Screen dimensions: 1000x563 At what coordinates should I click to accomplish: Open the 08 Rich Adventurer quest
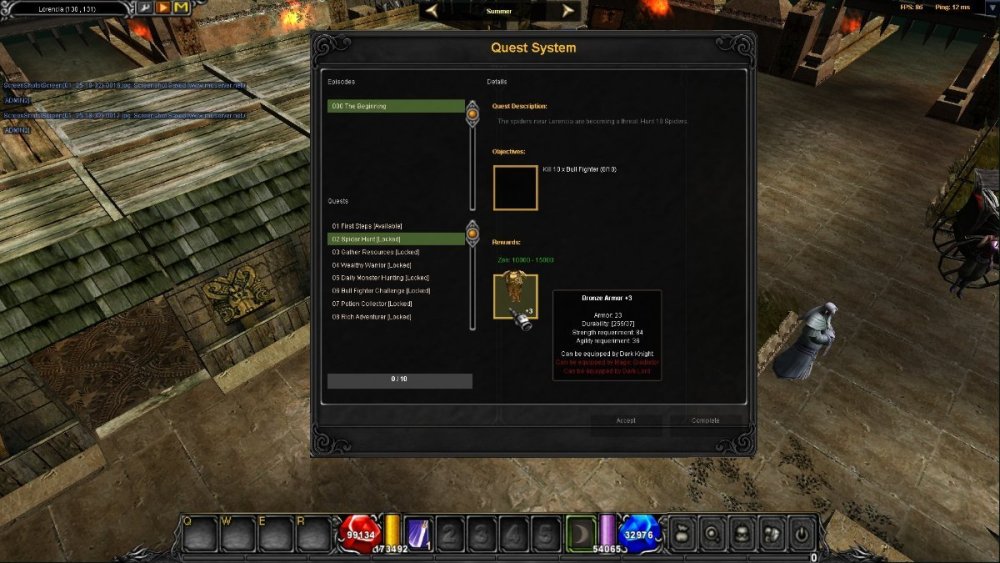point(396,317)
